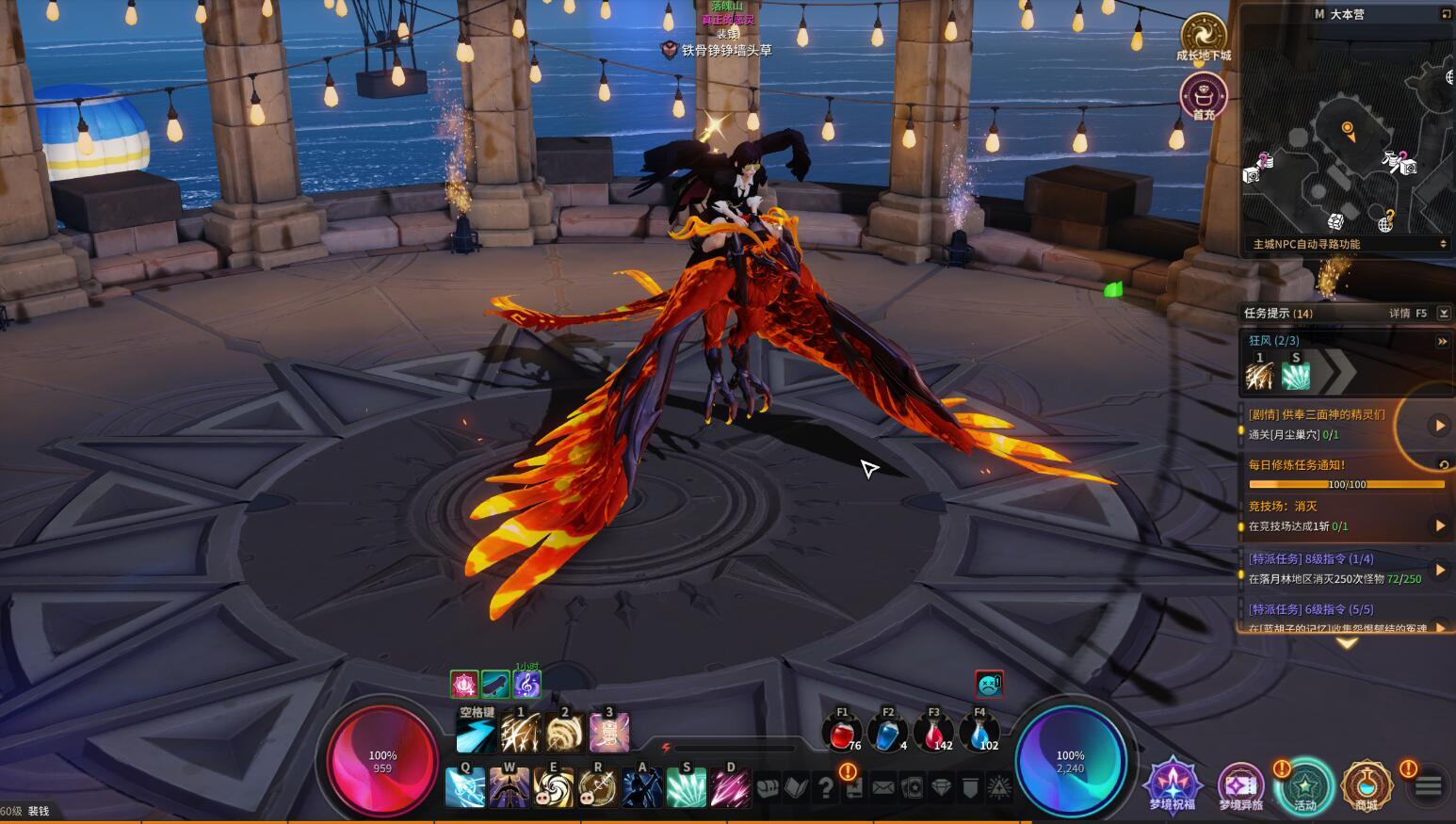The image size is (1456, 824).
Task: Open the 成长地下城 growth dungeon button
Action: click(1203, 35)
